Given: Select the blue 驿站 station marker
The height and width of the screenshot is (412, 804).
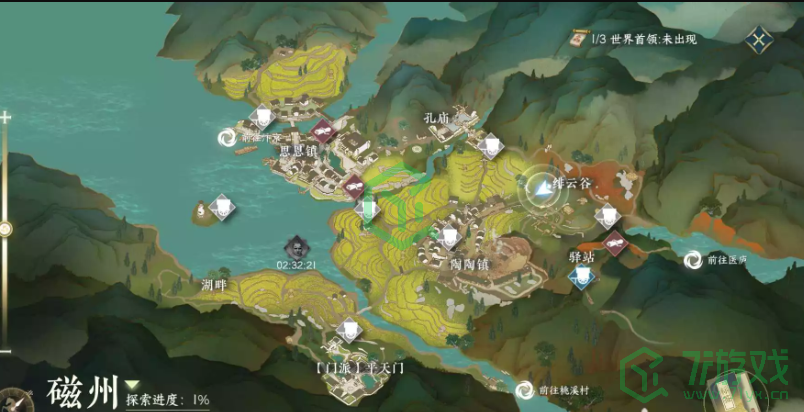Looking at the screenshot, I should click(581, 277).
